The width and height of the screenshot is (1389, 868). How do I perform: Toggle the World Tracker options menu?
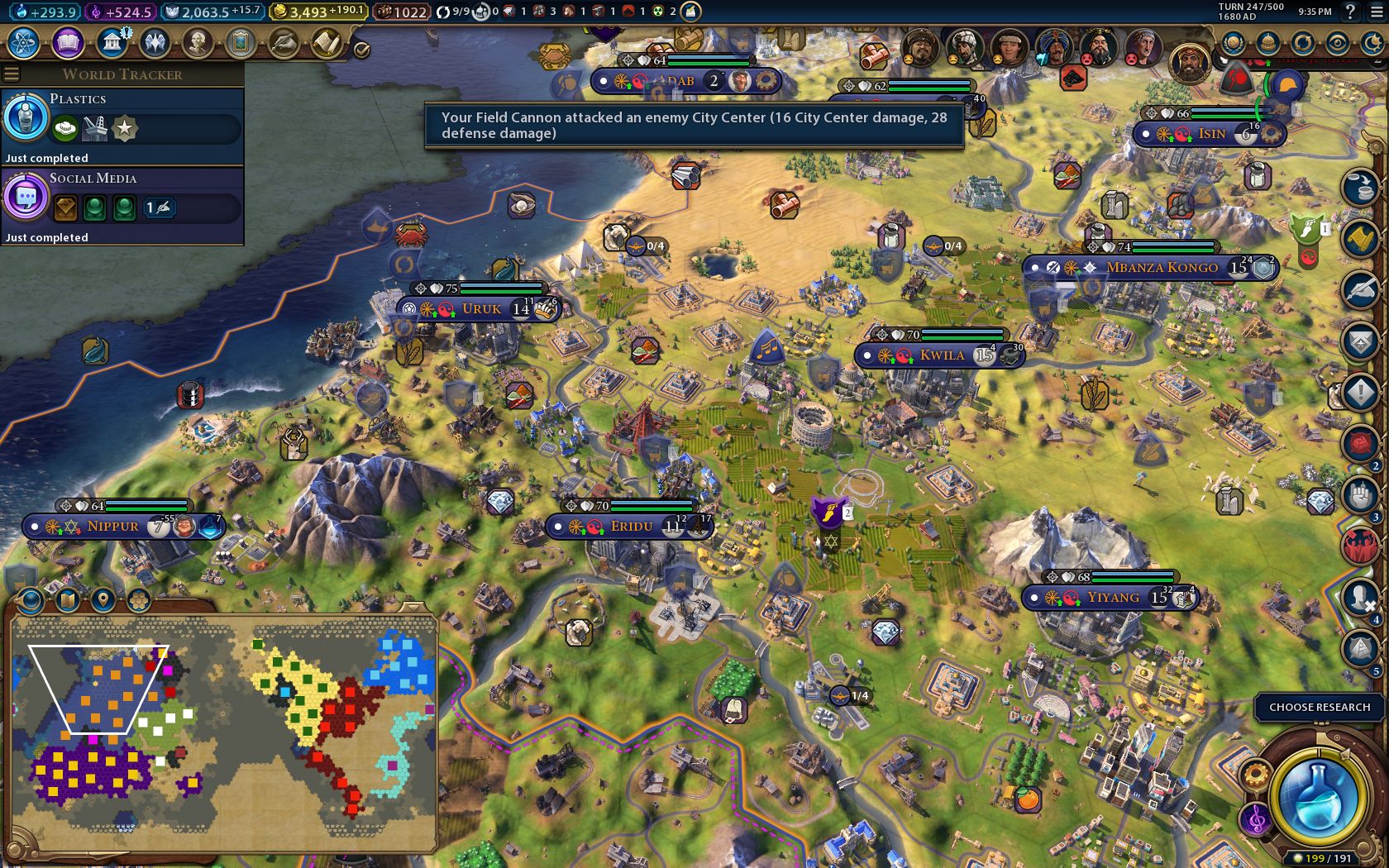(x=12, y=74)
